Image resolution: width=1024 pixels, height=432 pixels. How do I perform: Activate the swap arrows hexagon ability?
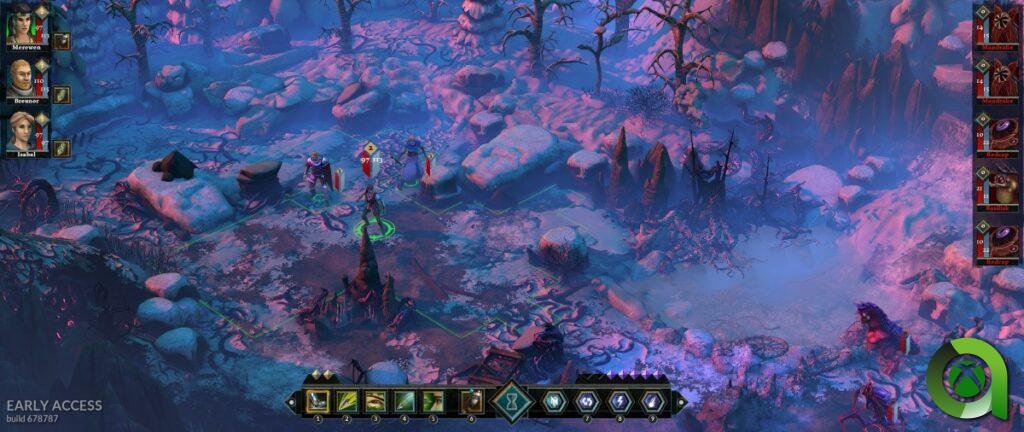tap(588, 401)
